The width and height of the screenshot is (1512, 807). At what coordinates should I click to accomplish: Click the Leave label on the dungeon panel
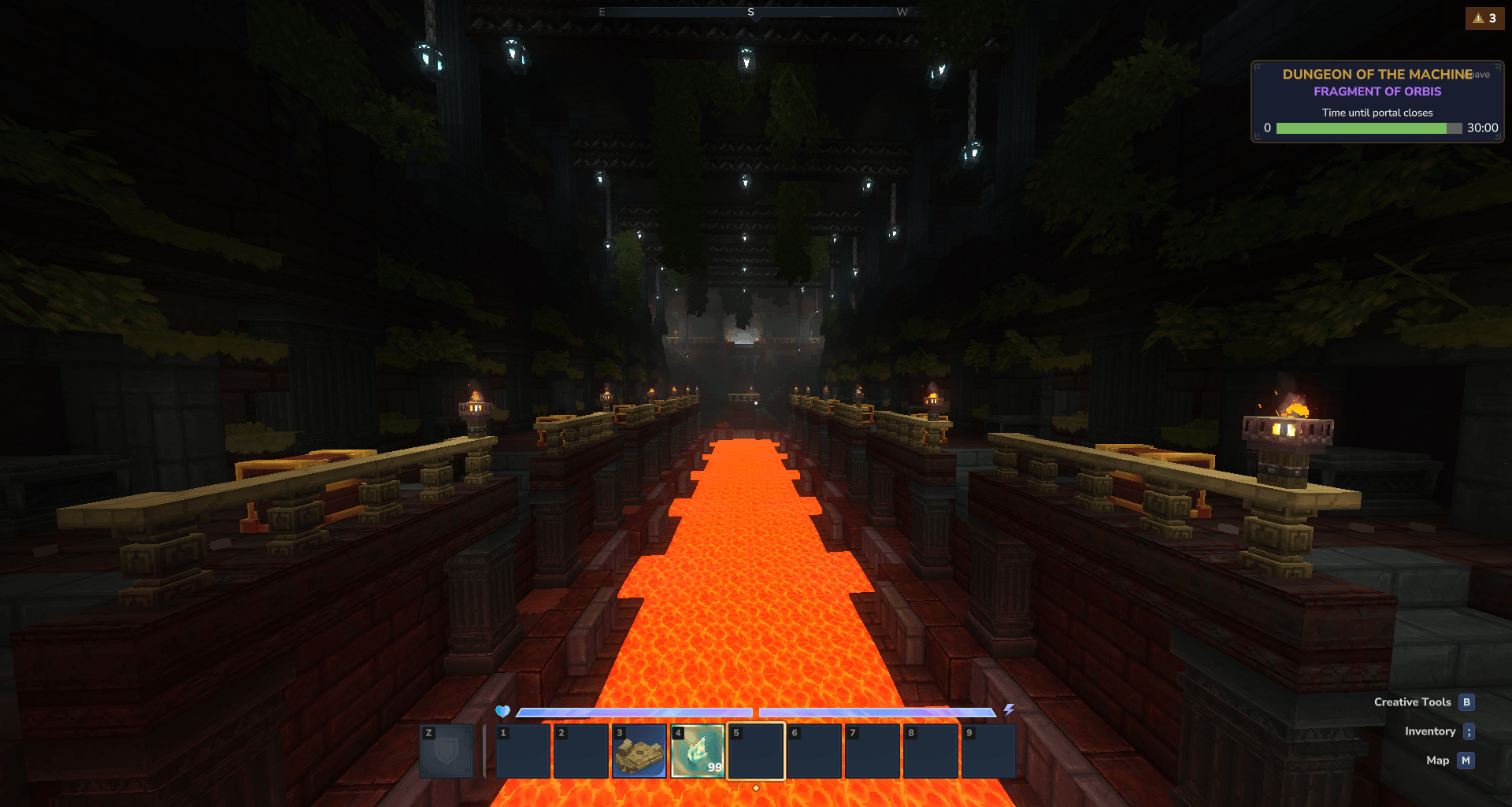[1481, 75]
